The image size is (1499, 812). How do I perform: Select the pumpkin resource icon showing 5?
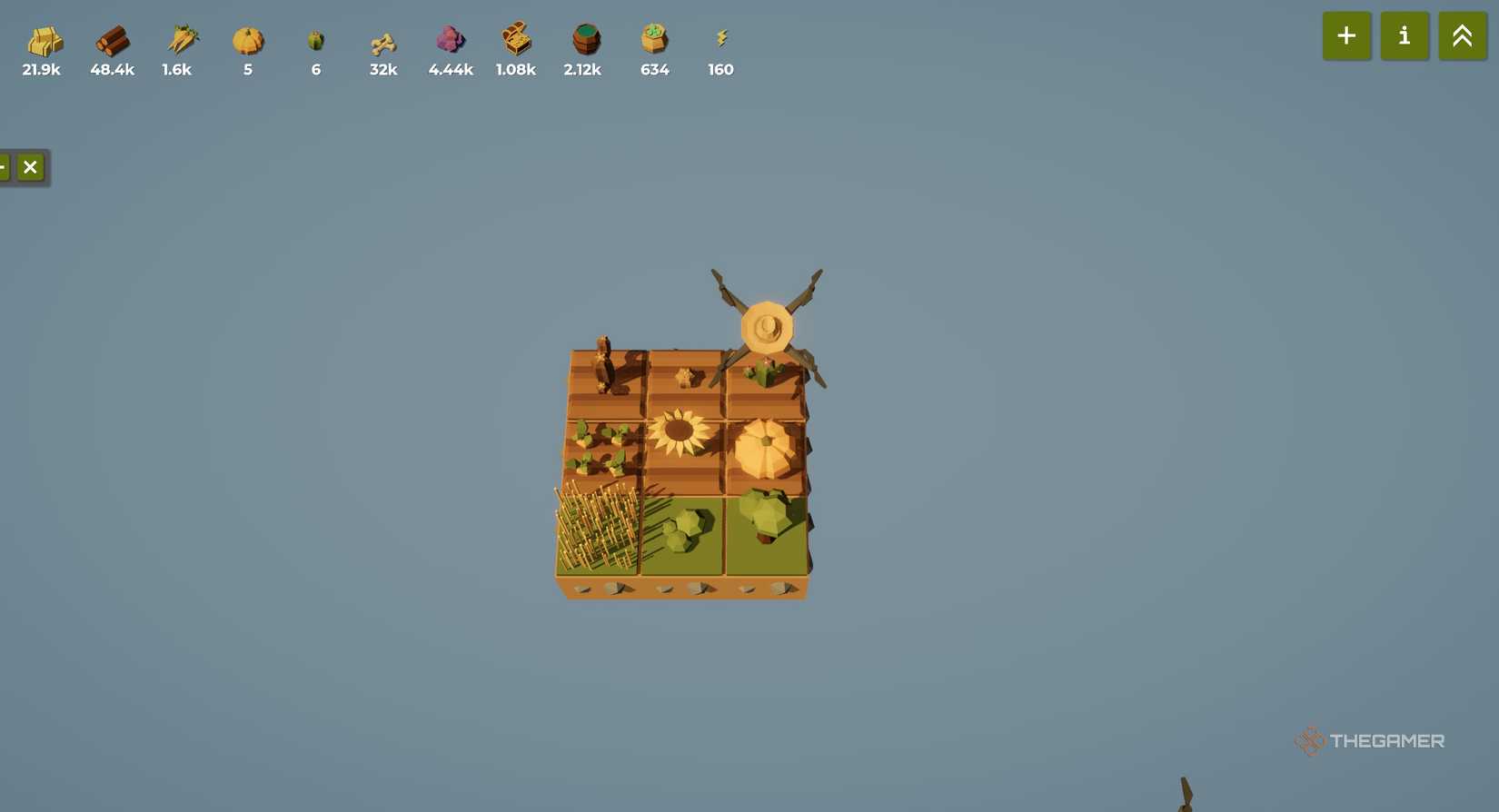[x=247, y=41]
